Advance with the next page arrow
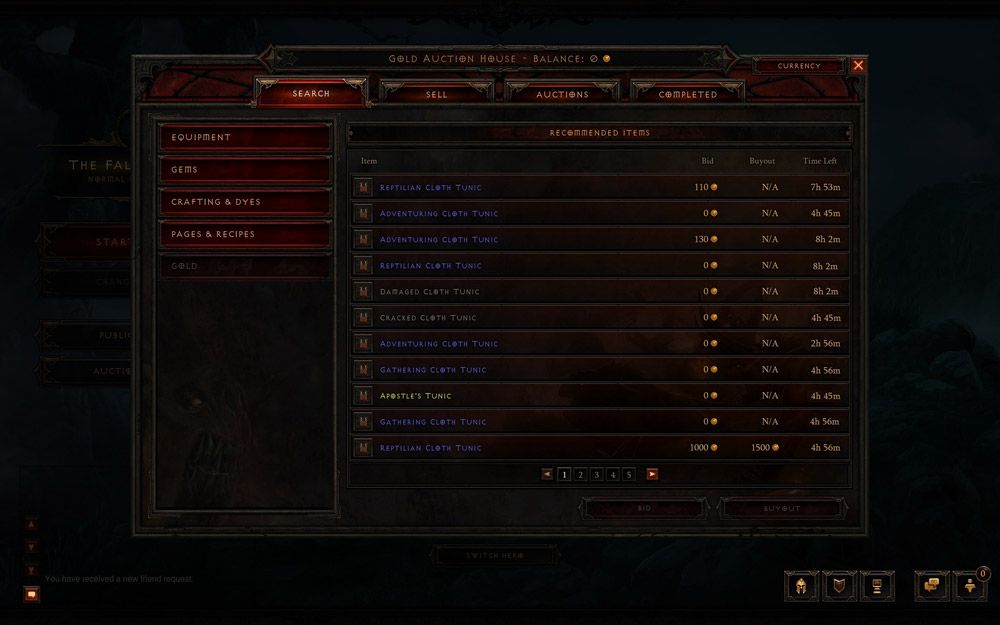Image resolution: width=1000 pixels, height=625 pixels. click(x=652, y=475)
